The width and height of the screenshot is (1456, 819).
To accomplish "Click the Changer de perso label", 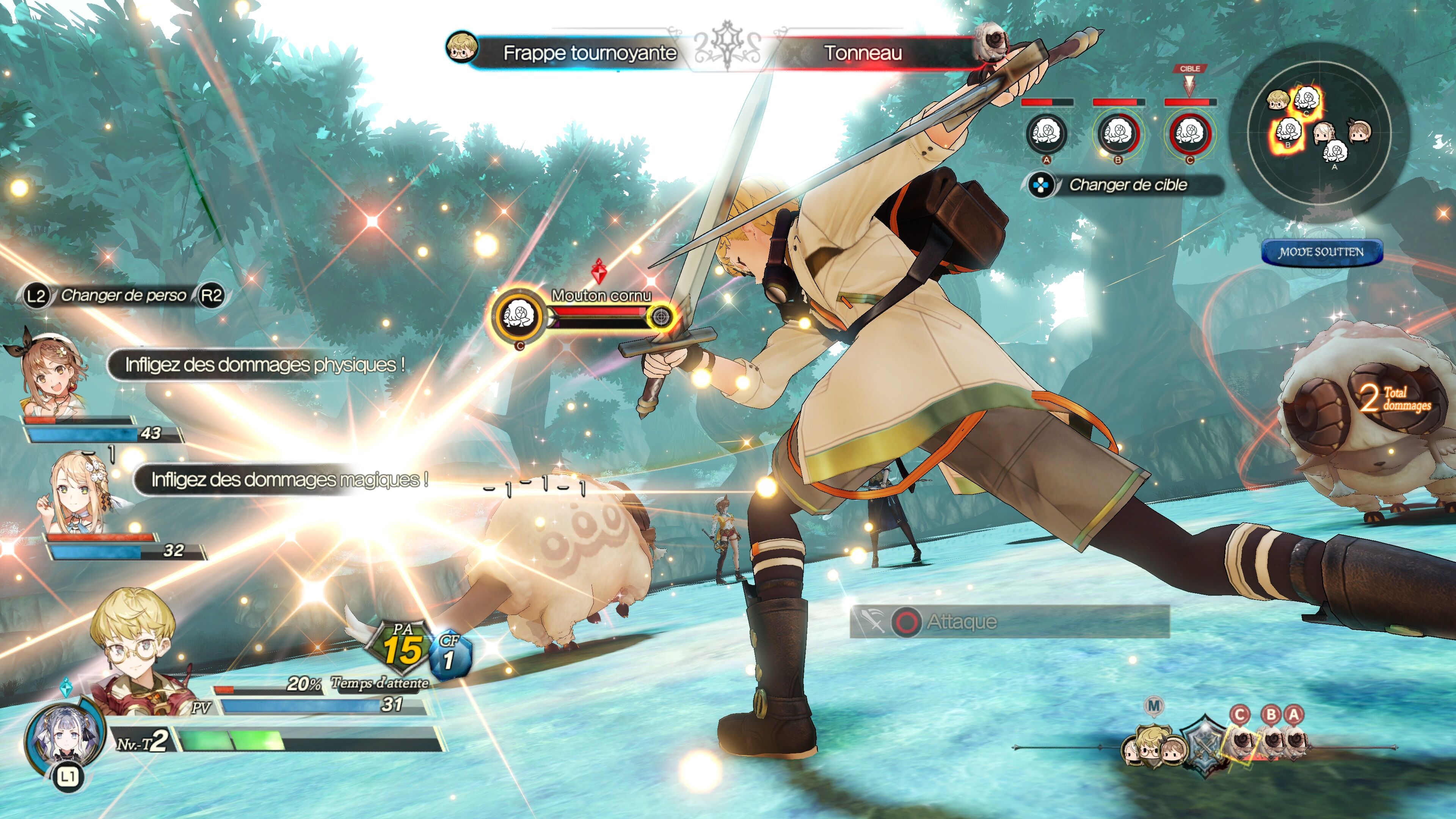I will coord(123,295).
